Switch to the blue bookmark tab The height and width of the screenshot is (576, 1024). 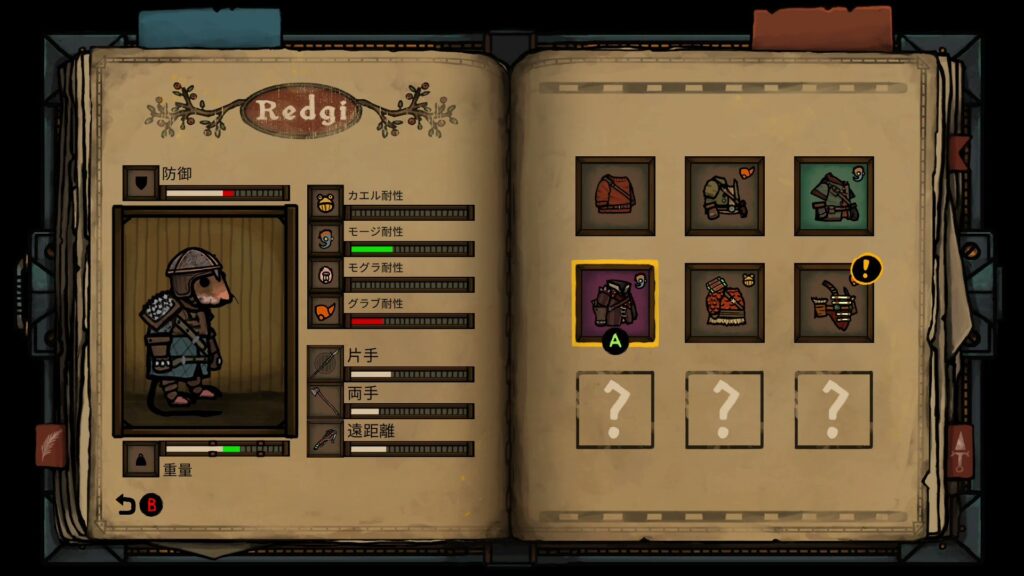(x=210, y=29)
